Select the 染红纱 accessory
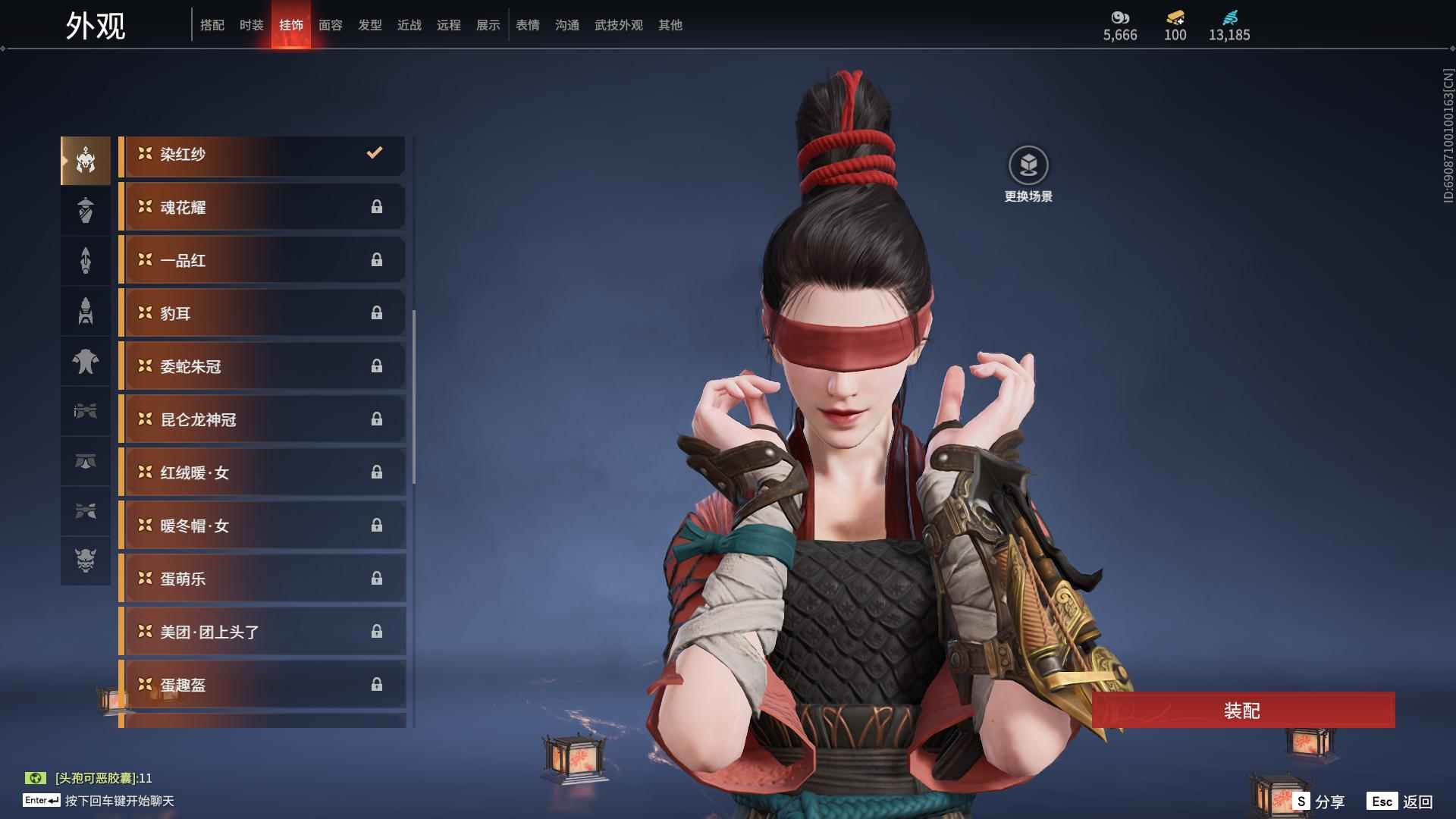The image size is (1456, 819). [x=262, y=155]
